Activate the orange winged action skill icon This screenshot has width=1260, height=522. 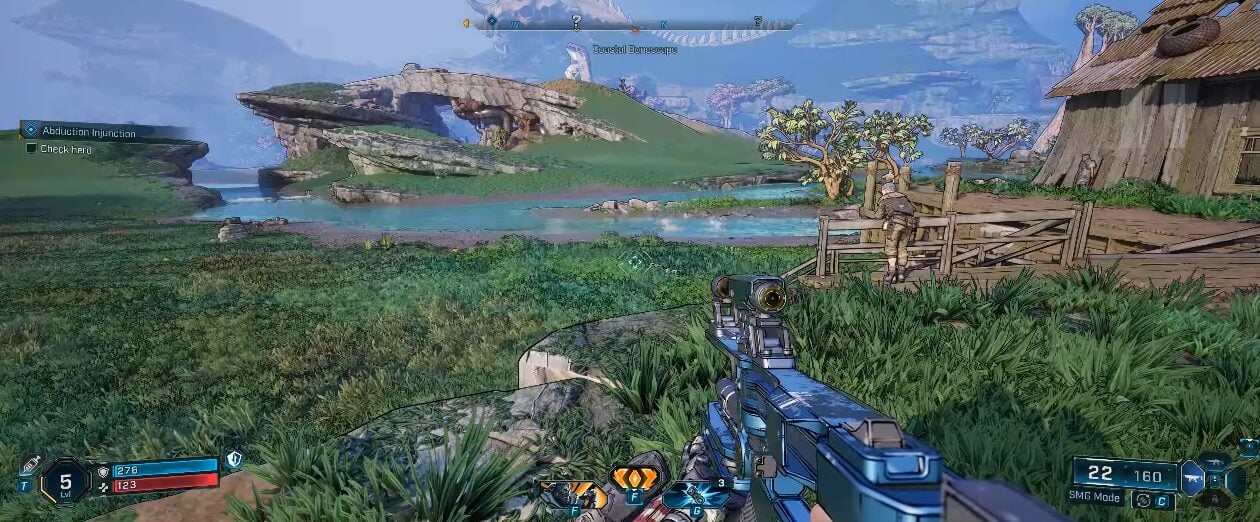pos(634,479)
